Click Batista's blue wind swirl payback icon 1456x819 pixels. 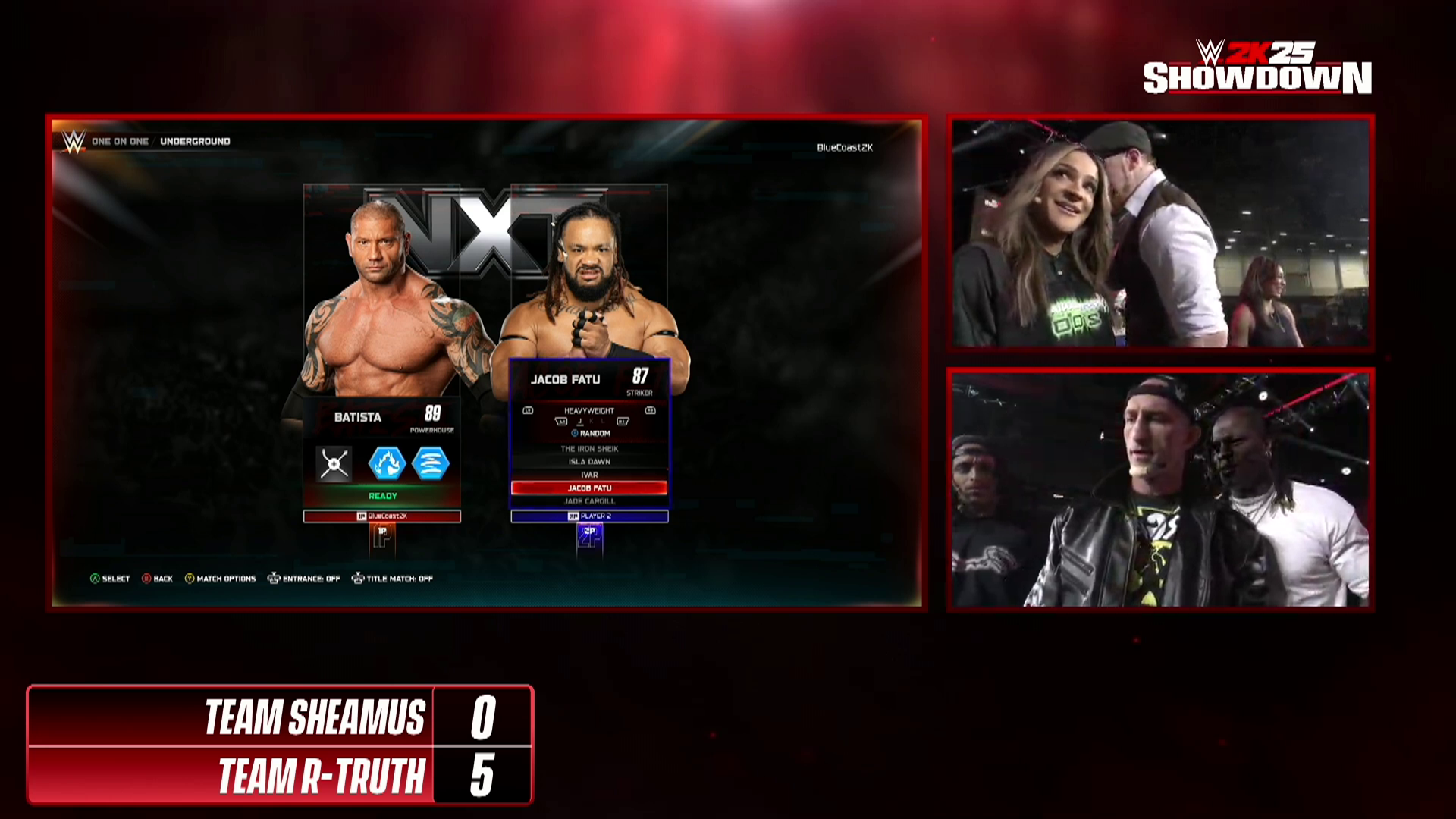[431, 464]
